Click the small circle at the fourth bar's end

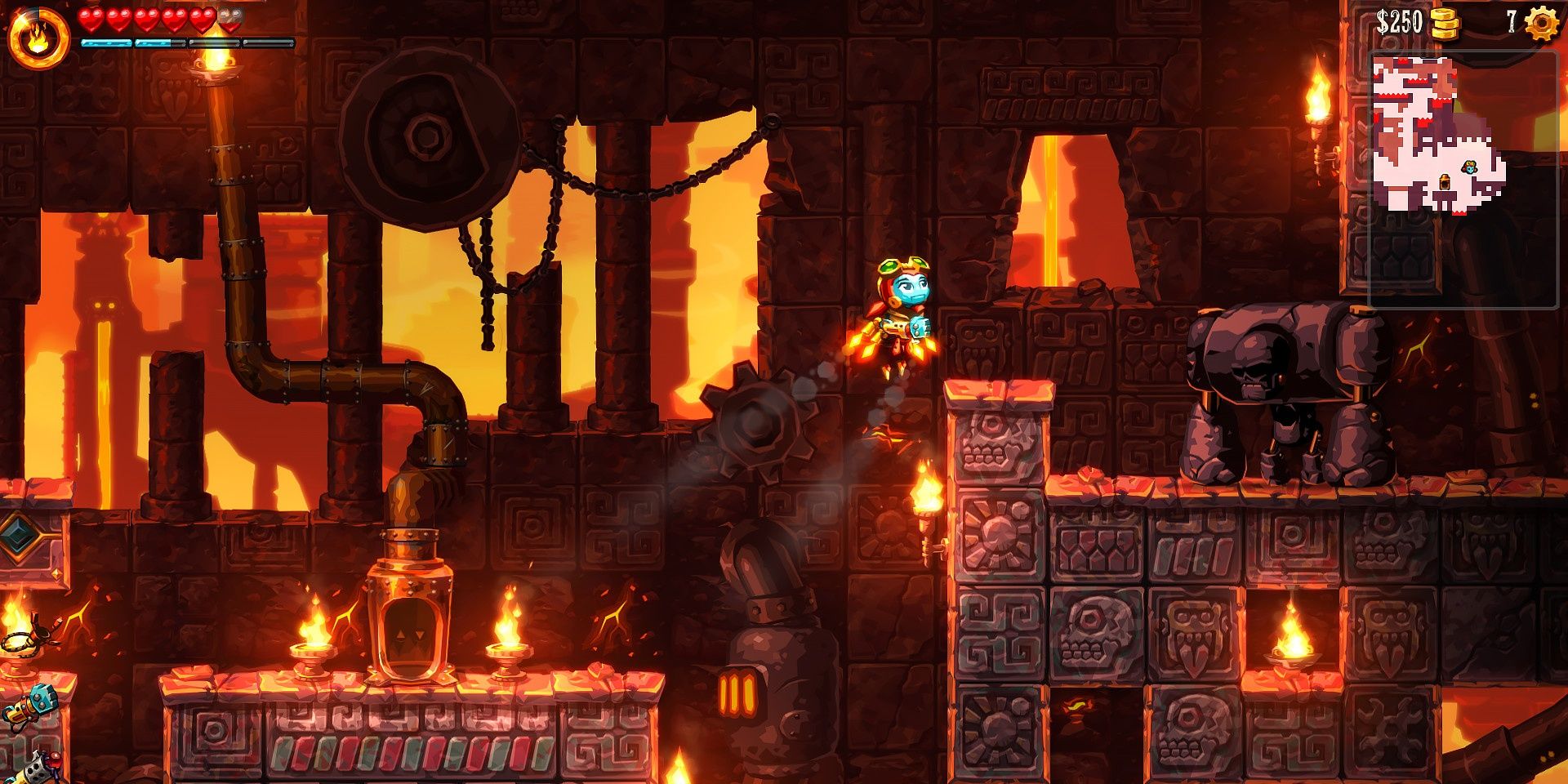coord(292,44)
